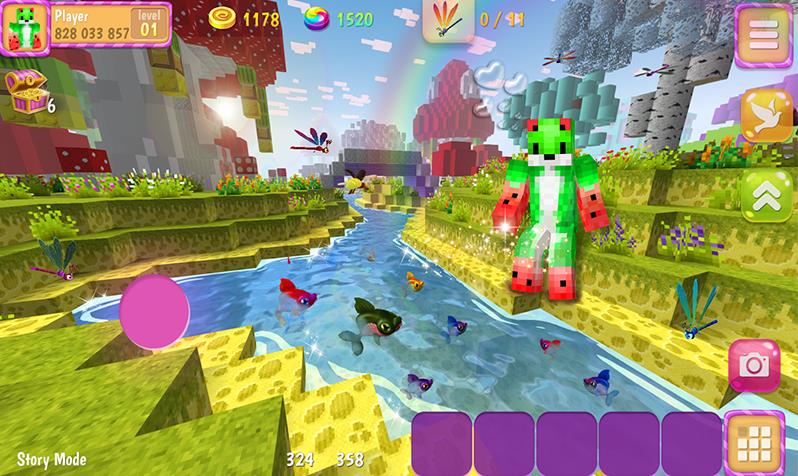Take a screenshot with the camera button
The image size is (798, 476).
[x=753, y=367]
